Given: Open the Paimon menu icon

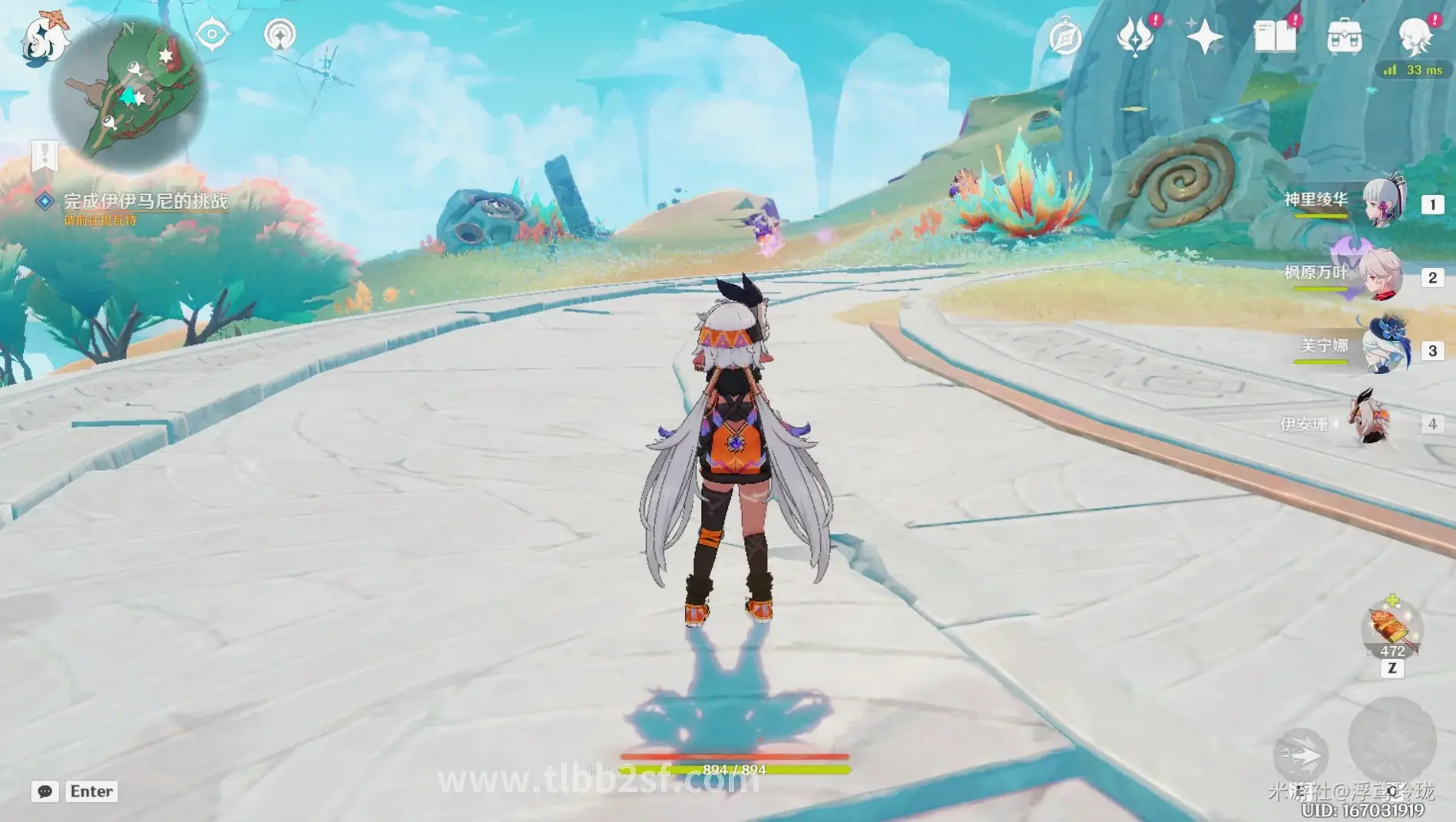Looking at the screenshot, I should click(x=45, y=38).
